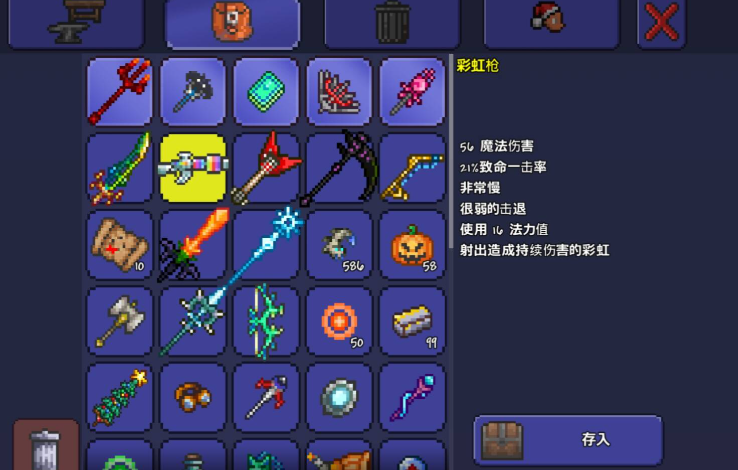
Task: Open the Santa hat character tab
Action: click(x=550, y=22)
